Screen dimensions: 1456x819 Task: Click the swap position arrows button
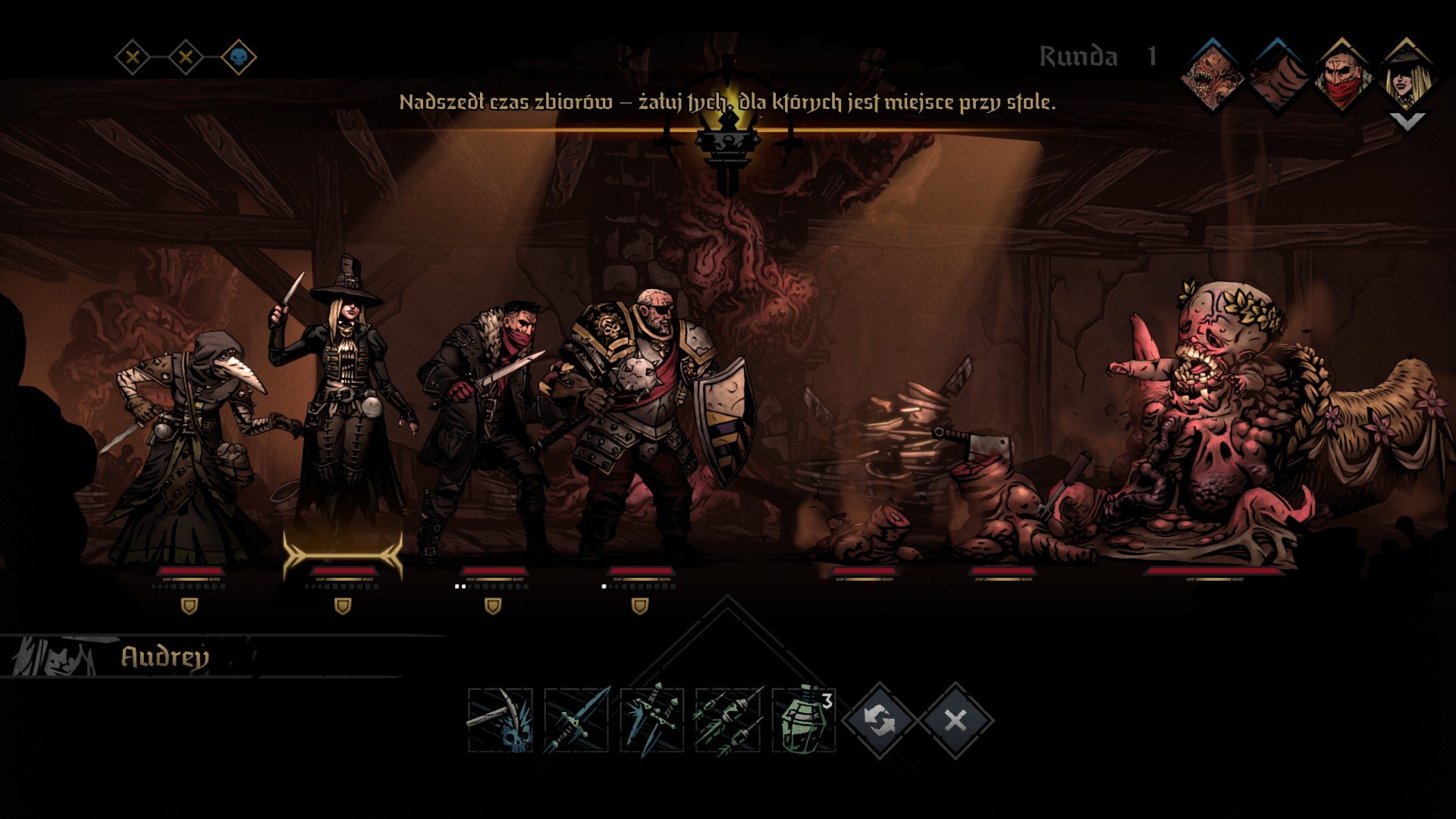[x=880, y=720]
